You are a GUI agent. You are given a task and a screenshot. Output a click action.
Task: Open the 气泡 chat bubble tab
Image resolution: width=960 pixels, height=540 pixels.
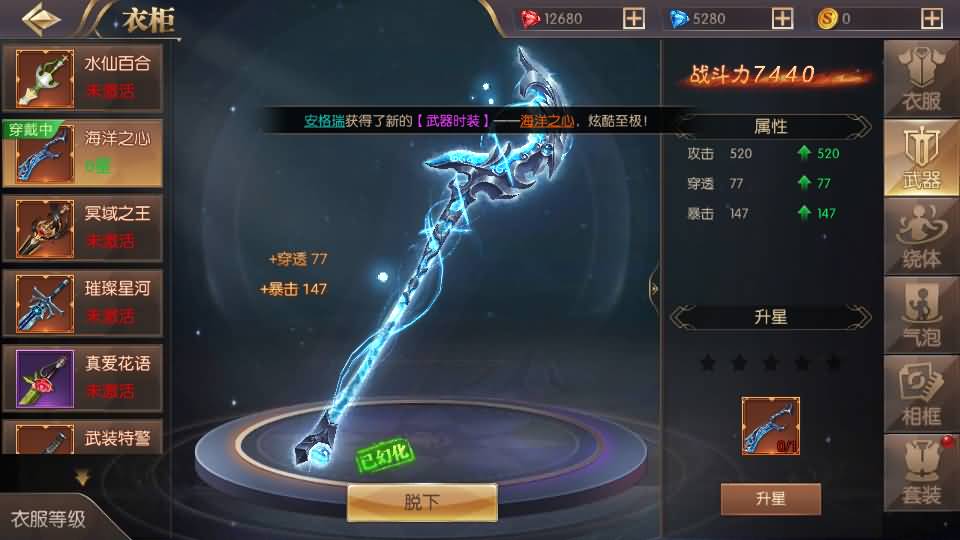pos(921,314)
